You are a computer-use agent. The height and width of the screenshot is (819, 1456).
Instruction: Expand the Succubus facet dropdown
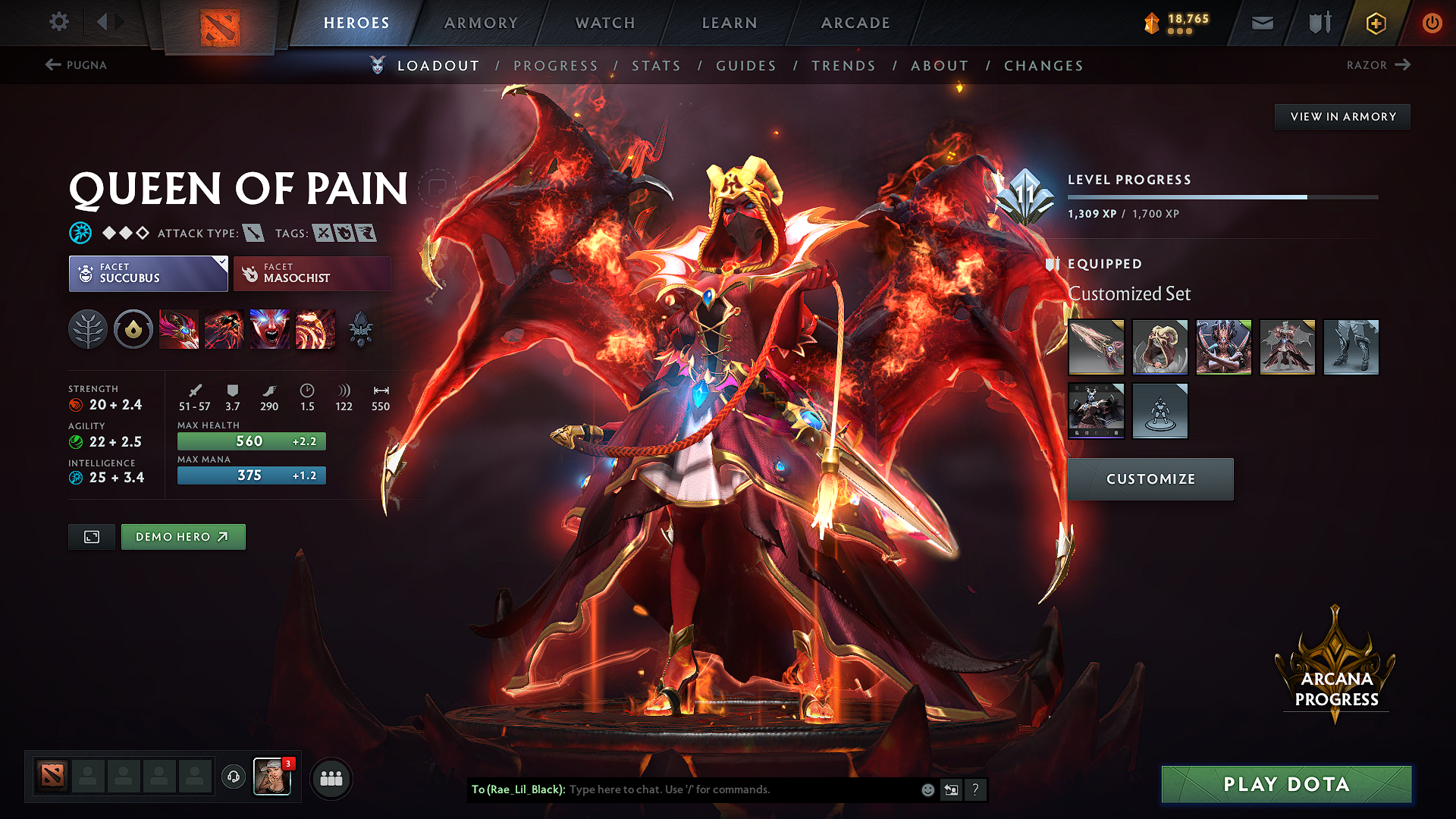(221, 264)
